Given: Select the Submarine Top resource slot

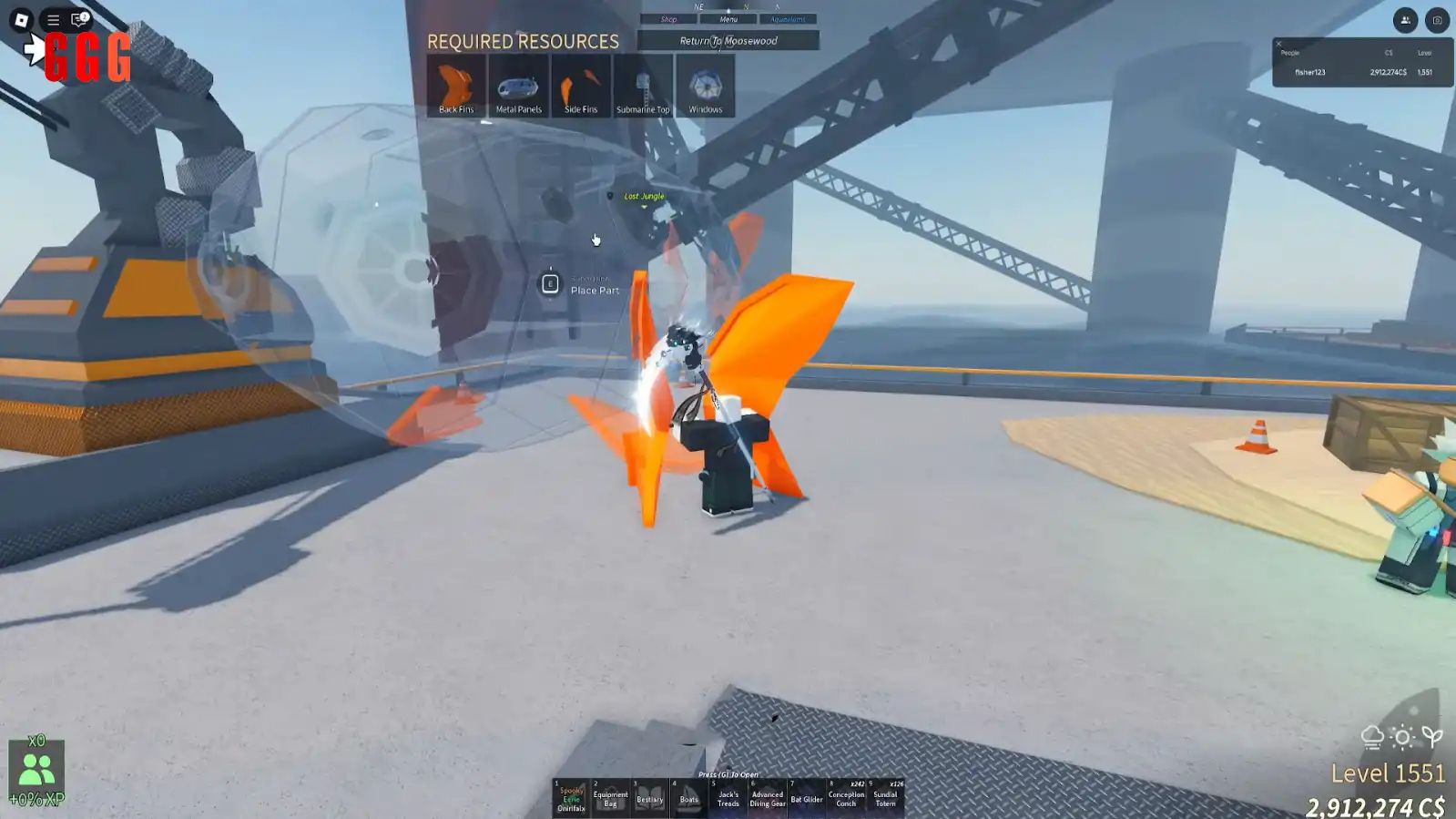Looking at the screenshot, I should [643, 87].
